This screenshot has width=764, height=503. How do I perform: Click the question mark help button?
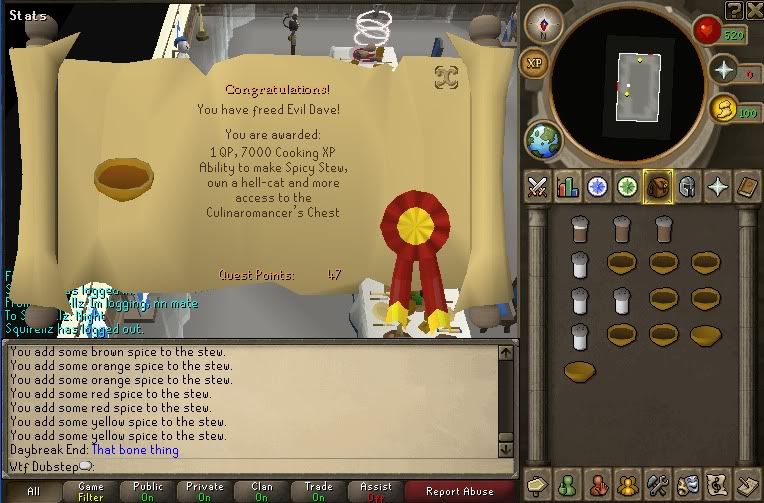[735, 10]
